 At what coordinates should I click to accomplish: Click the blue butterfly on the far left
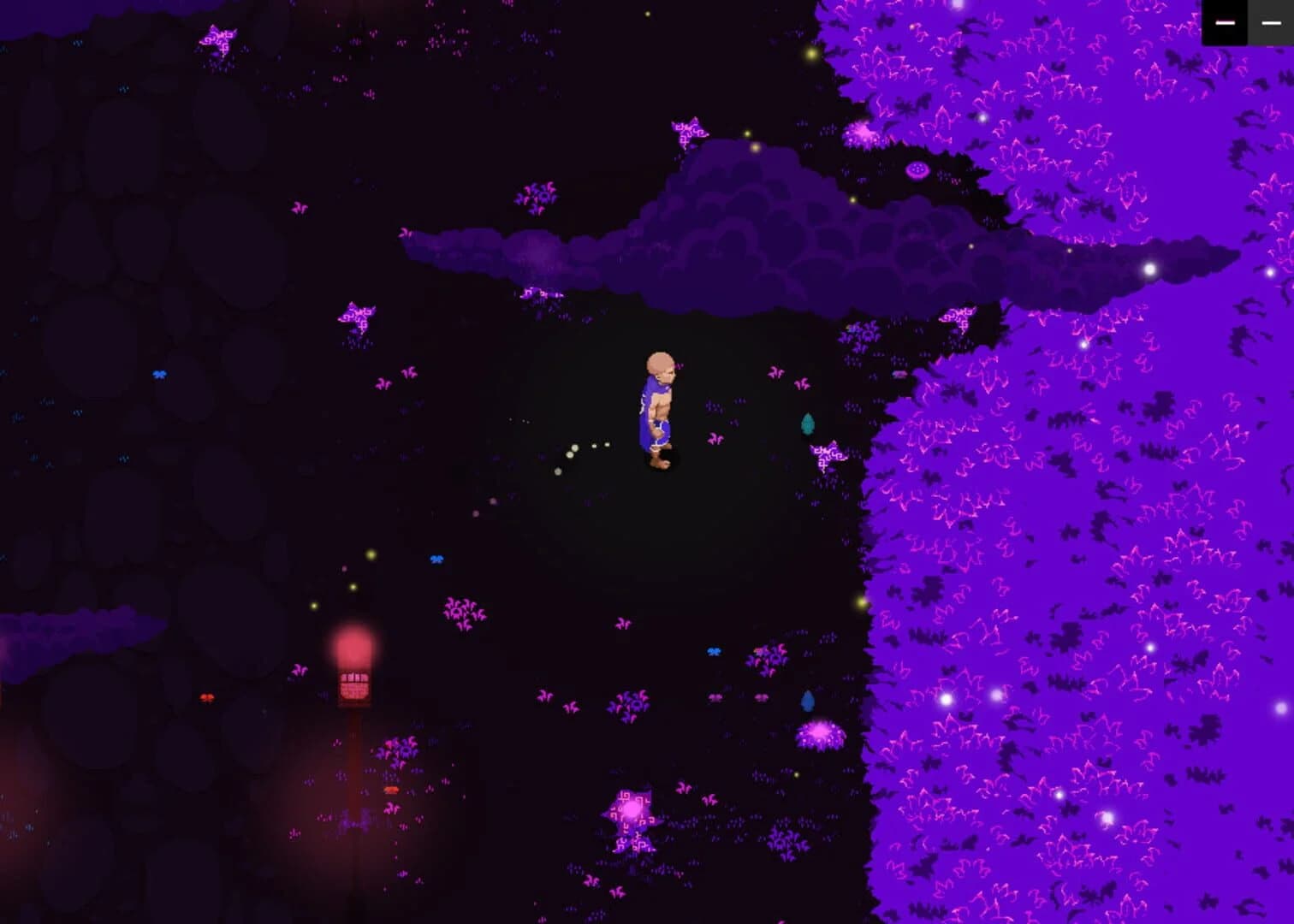[159, 374]
